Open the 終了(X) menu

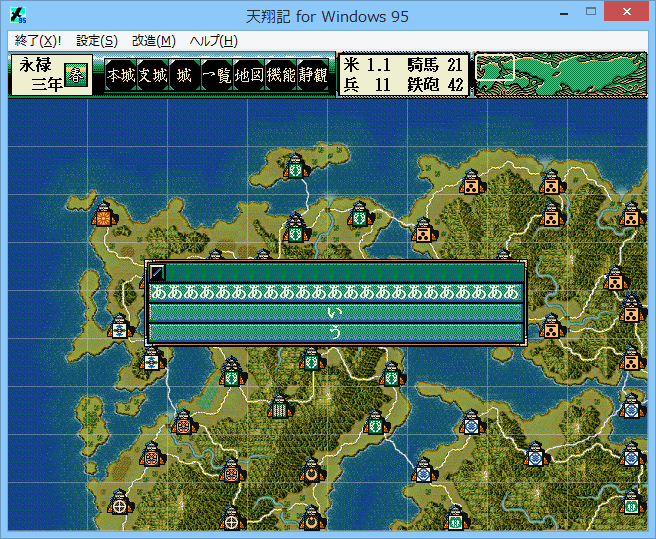pyautogui.click(x=38, y=41)
